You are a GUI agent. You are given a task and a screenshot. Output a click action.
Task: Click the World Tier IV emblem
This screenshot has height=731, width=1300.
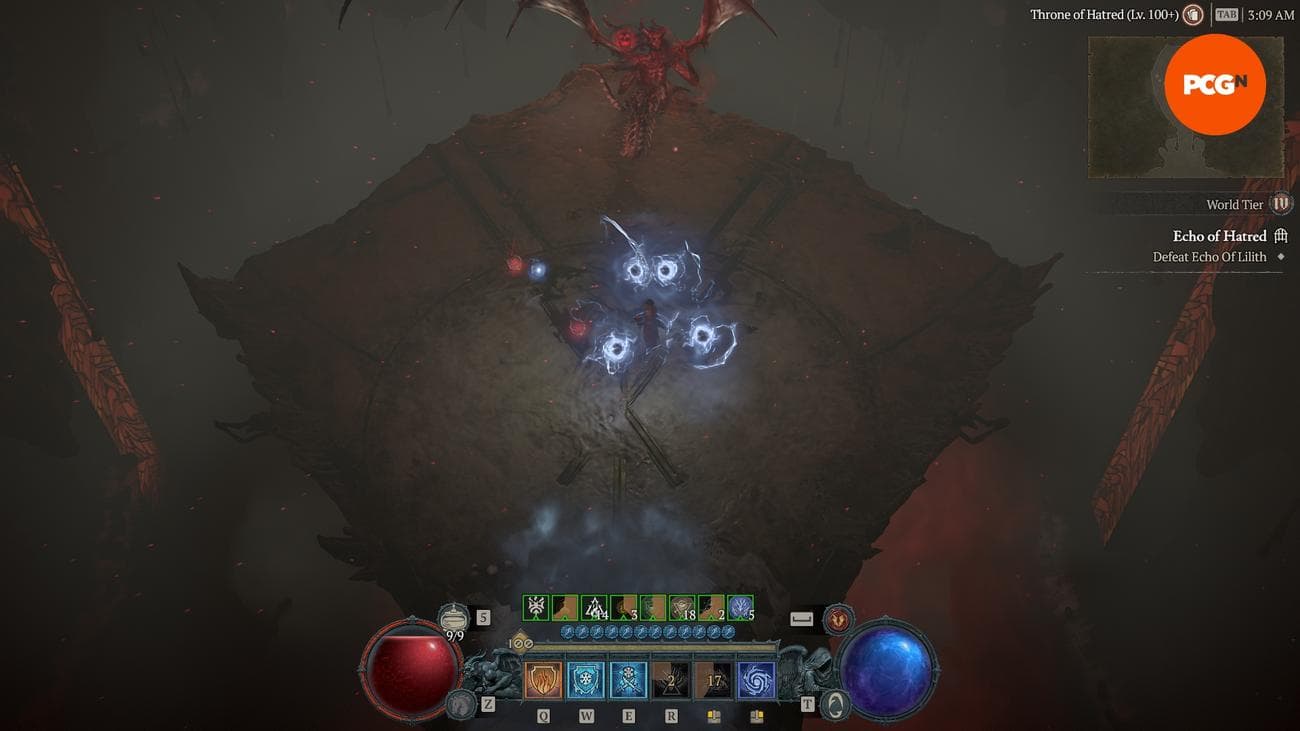tap(1280, 203)
